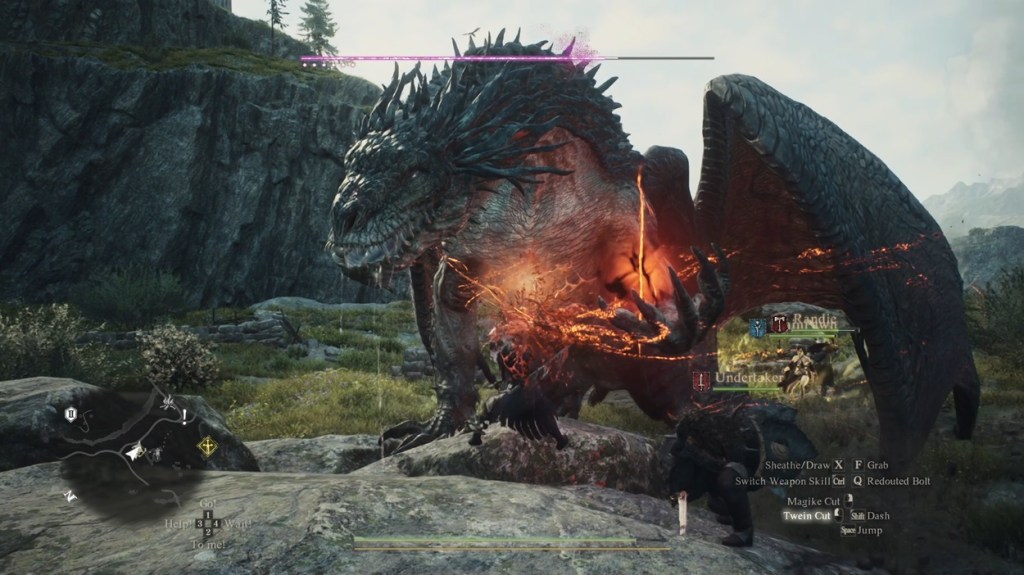Image resolution: width=1024 pixels, height=575 pixels.
Task: Click the red axe vocation icon beside Randle
Action: pos(777,324)
